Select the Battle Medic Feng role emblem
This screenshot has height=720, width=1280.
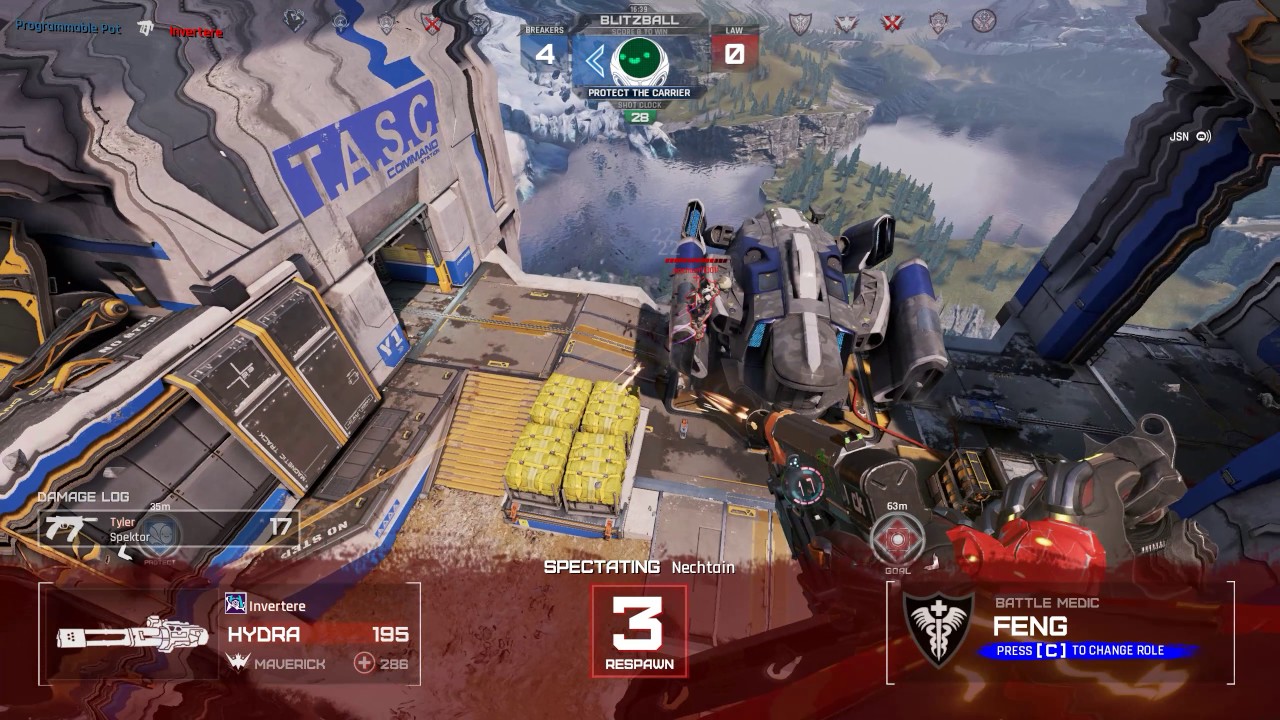pos(937,628)
